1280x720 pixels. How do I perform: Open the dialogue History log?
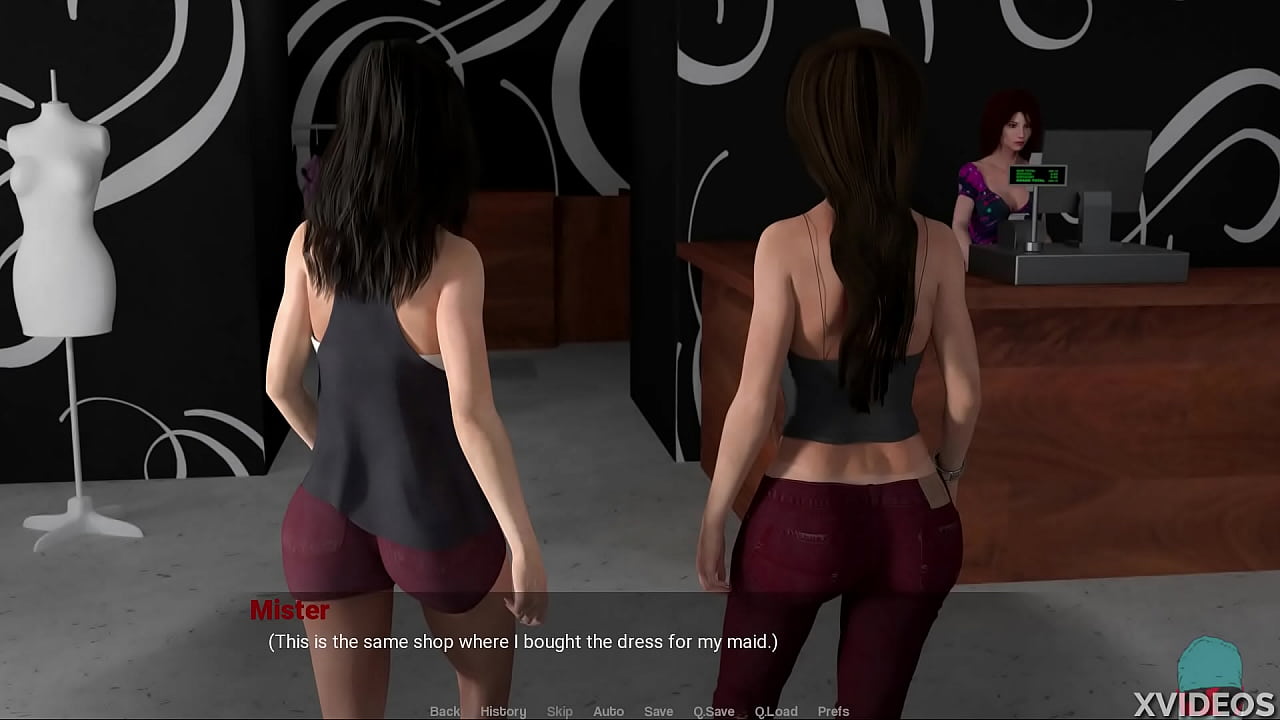coord(503,711)
